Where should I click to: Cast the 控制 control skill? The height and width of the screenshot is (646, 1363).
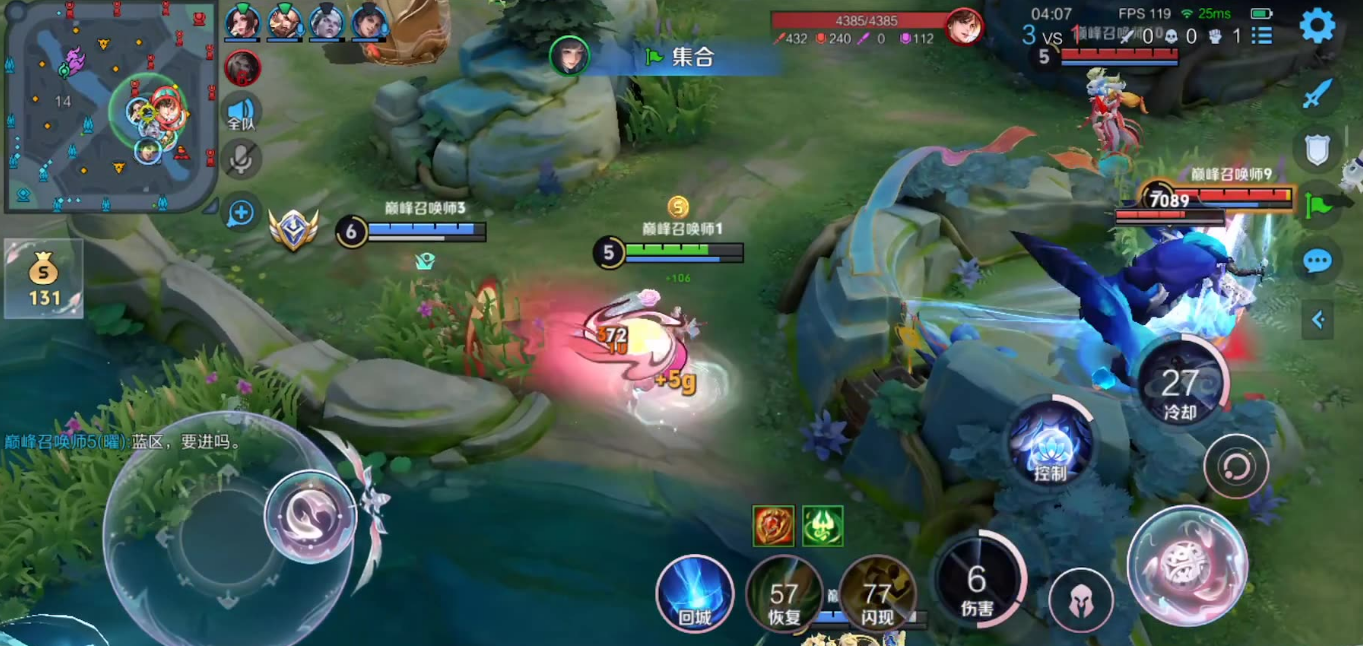(x=1050, y=443)
